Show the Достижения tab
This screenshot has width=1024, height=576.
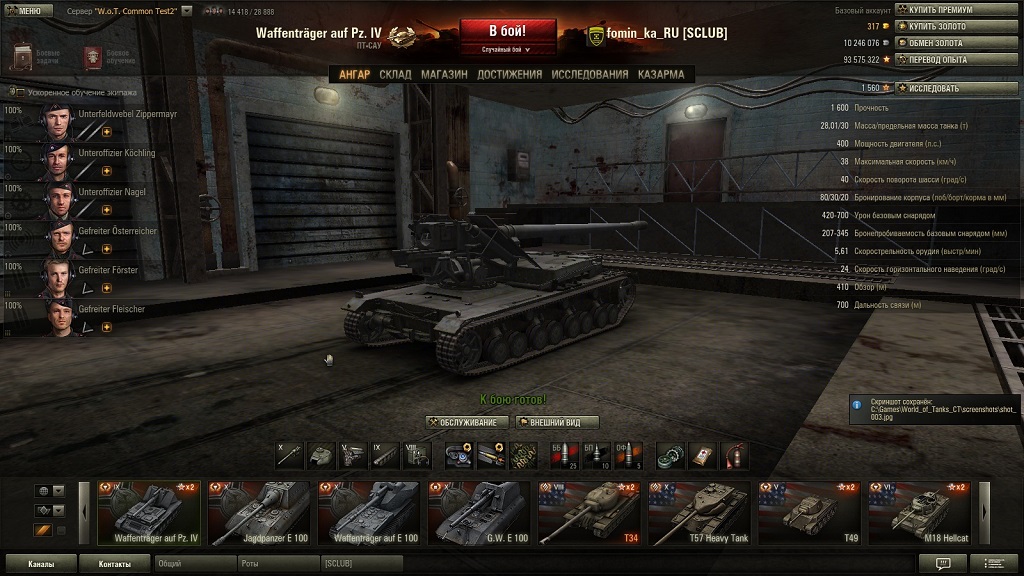coord(509,74)
